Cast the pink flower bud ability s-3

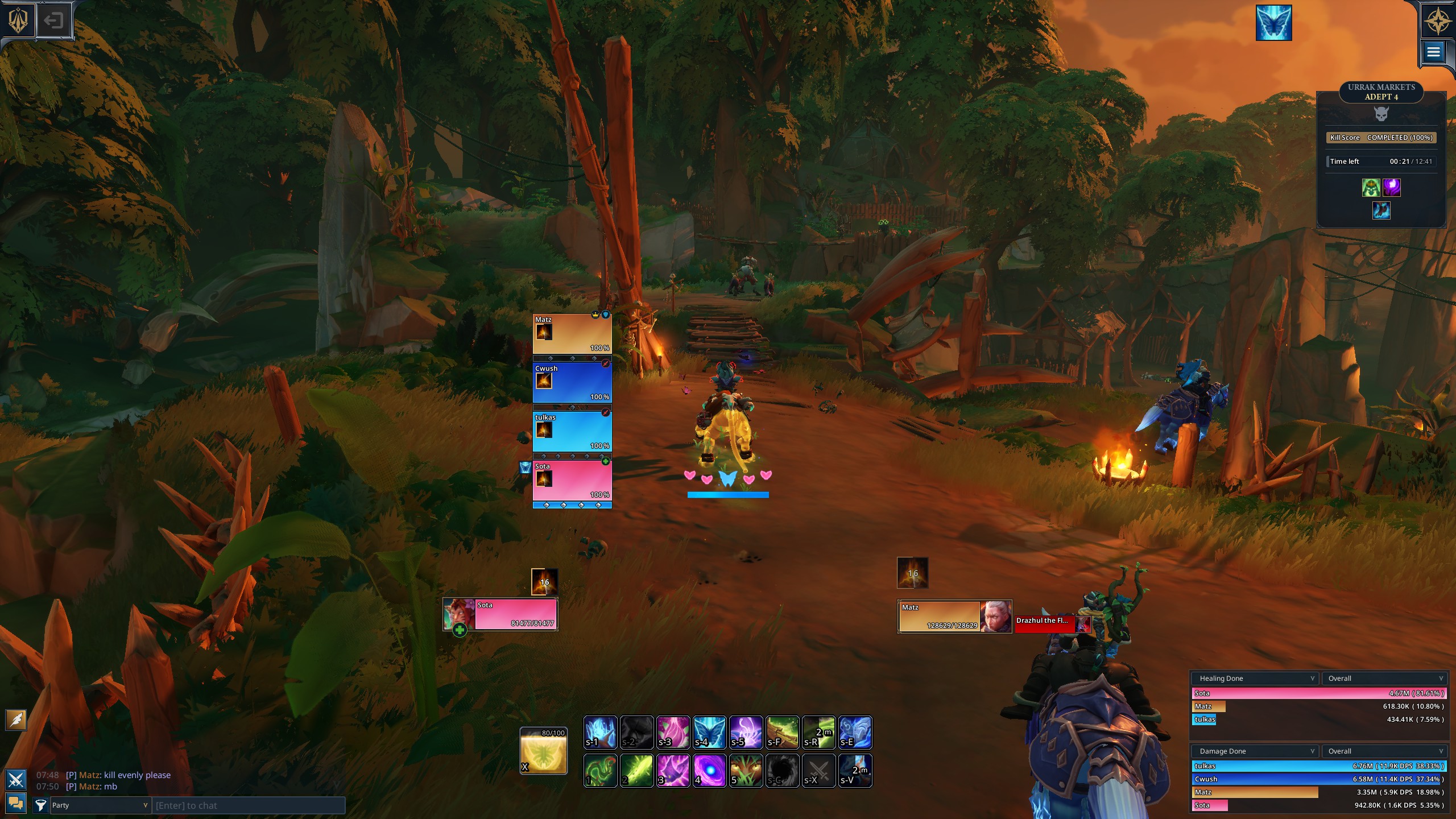point(673,733)
